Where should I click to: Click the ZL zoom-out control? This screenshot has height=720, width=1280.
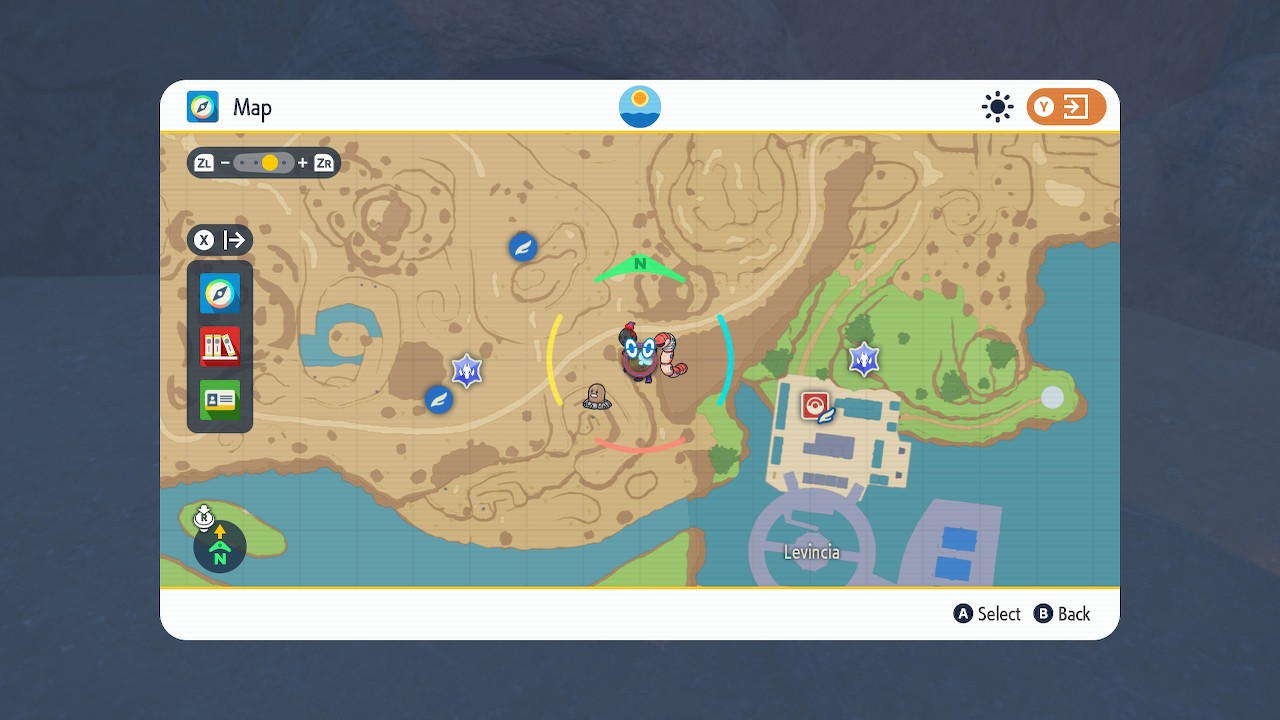tap(203, 162)
